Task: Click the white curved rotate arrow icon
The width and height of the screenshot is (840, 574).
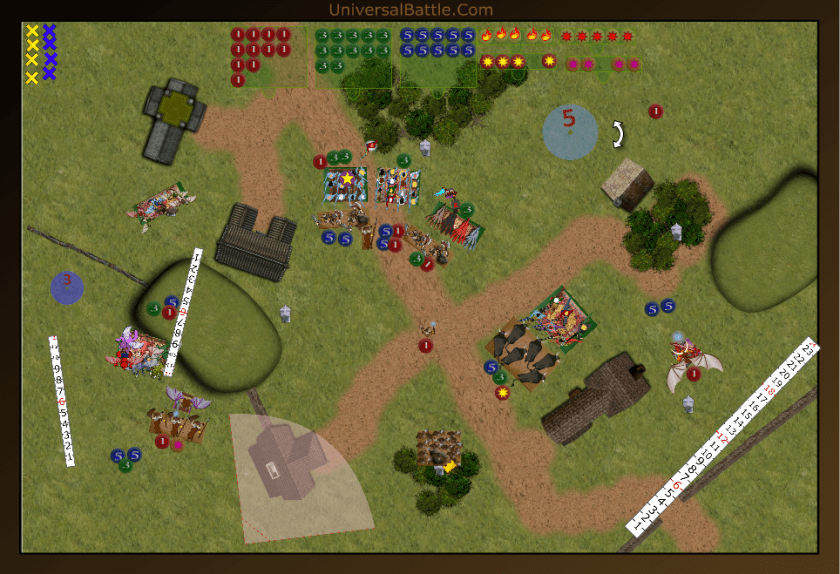Action: pos(618,133)
